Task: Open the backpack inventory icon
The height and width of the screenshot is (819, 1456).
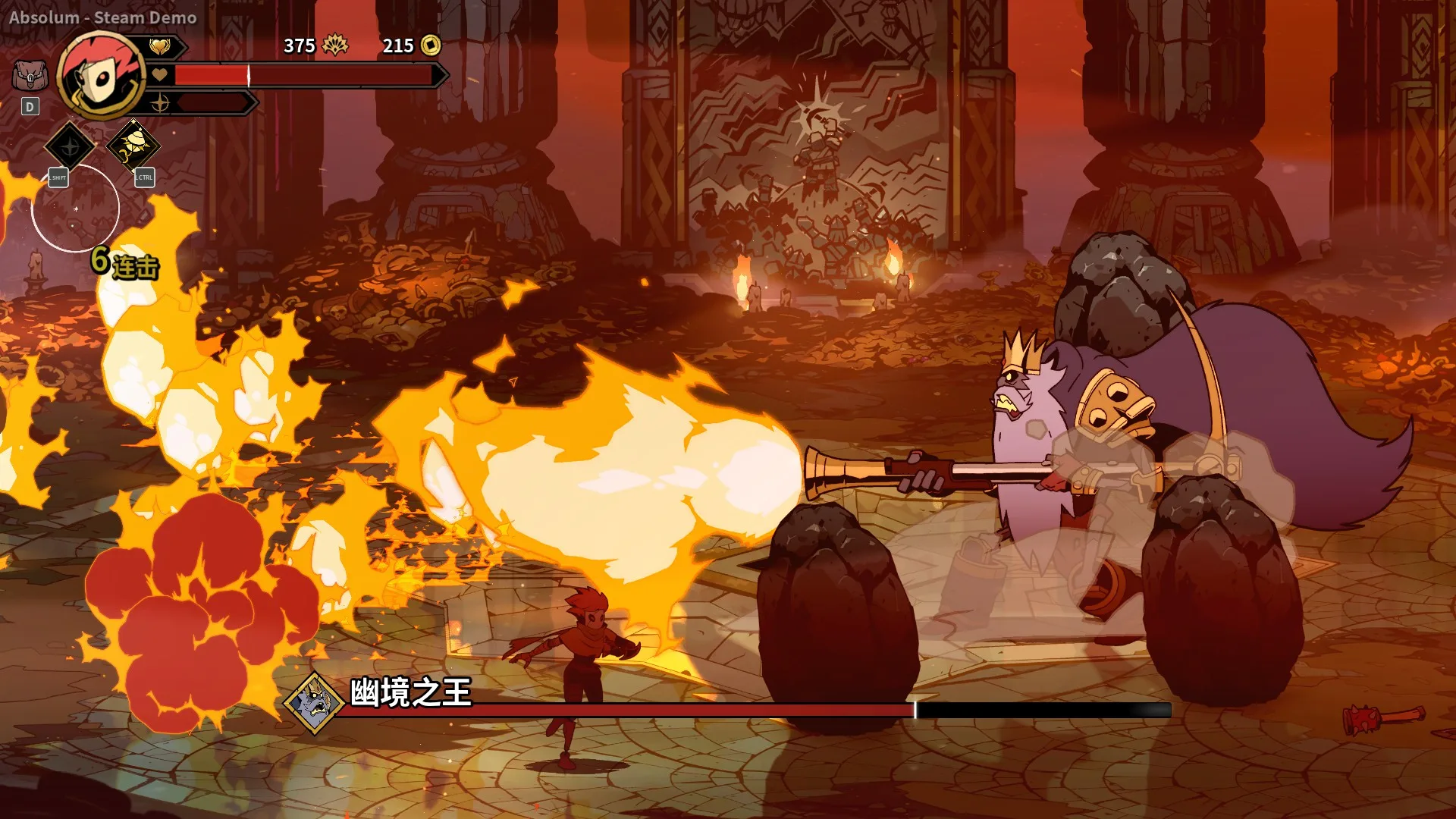Action: (x=30, y=76)
